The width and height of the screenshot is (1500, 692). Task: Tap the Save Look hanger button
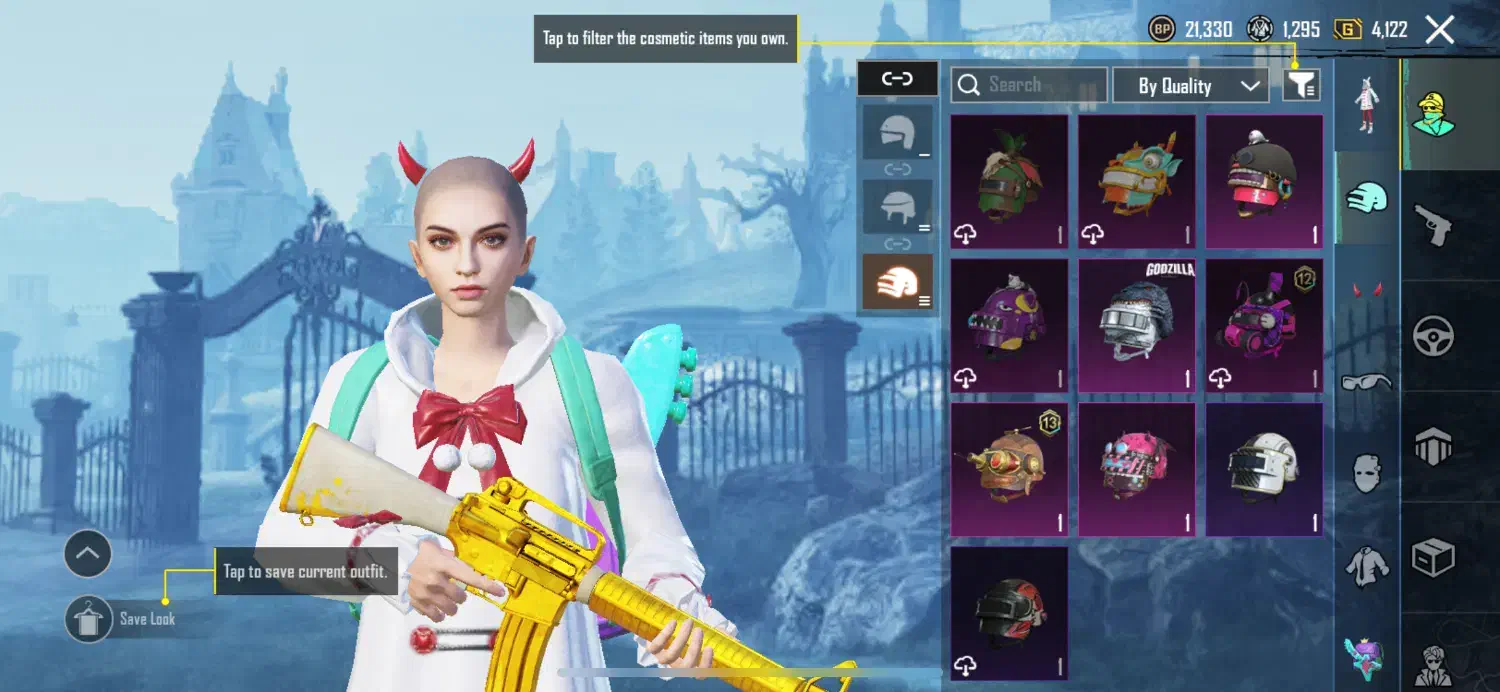[x=89, y=619]
